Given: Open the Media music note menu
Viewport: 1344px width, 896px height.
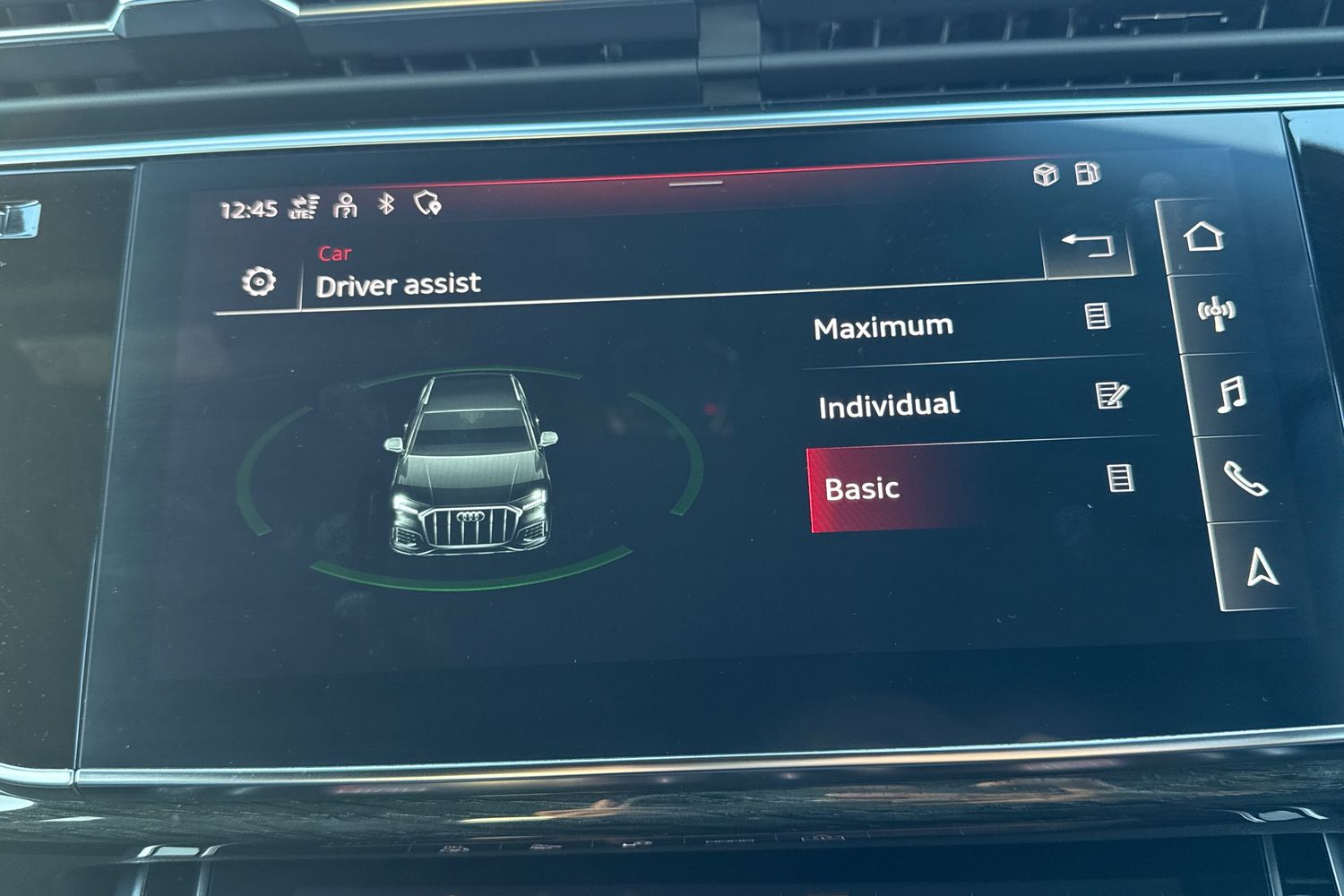Looking at the screenshot, I should tap(1230, 394).
